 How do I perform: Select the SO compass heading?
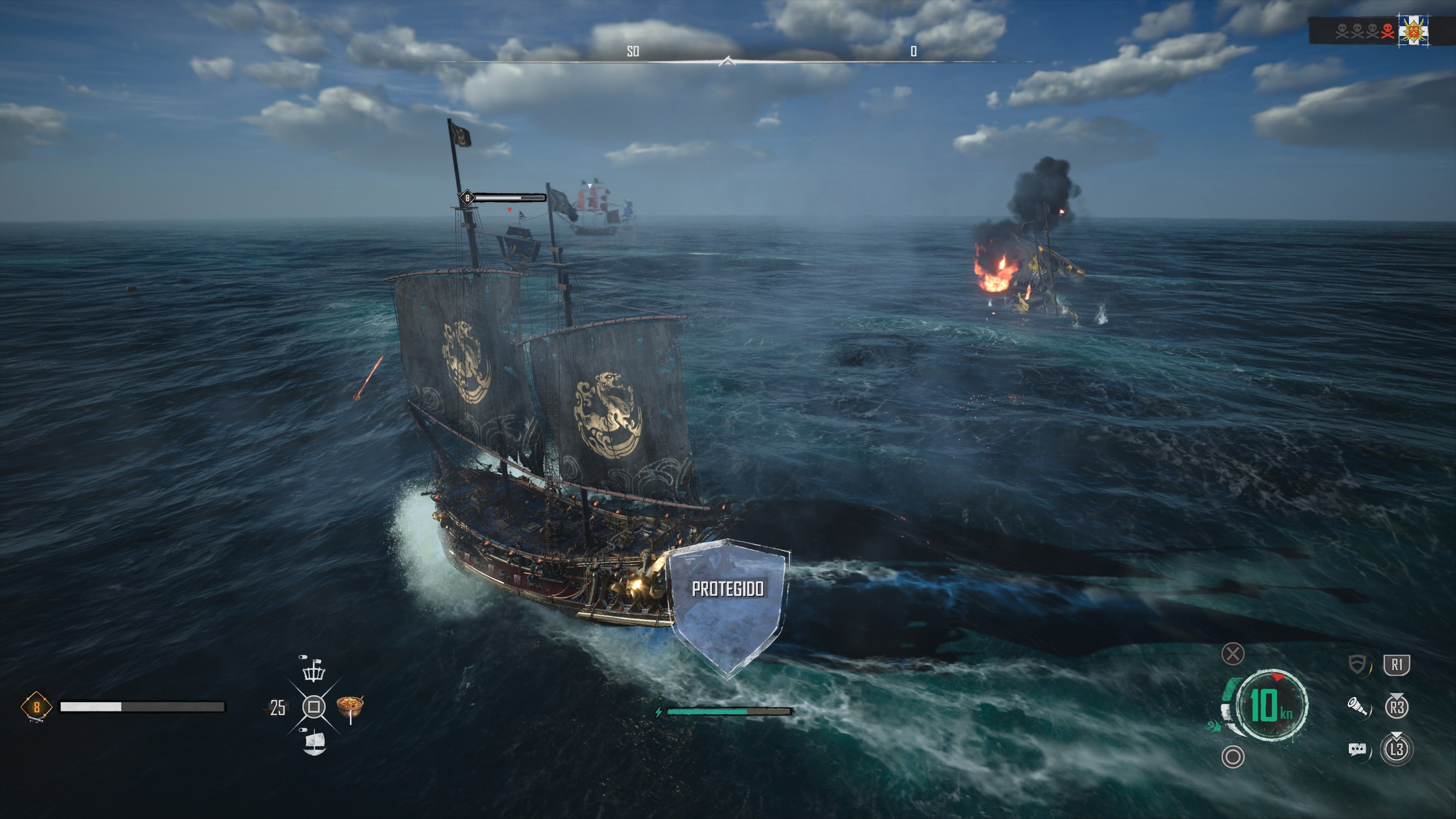click(x=634, y=51)
